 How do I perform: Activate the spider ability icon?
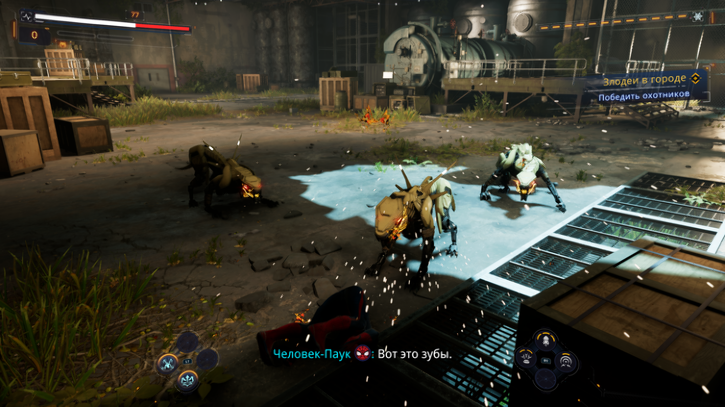click(x=170, y=362)
